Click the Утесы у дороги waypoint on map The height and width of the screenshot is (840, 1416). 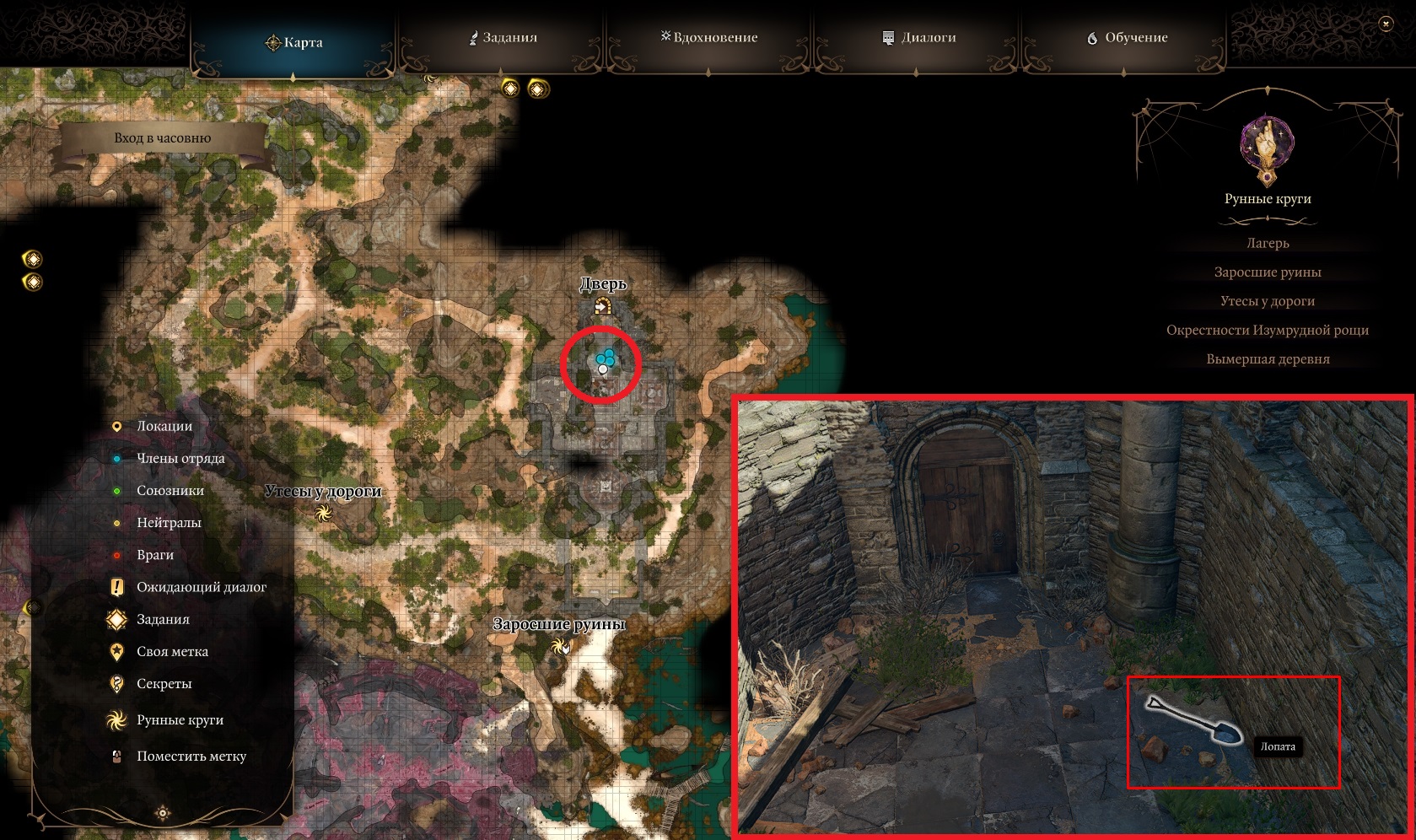(323, 513)
